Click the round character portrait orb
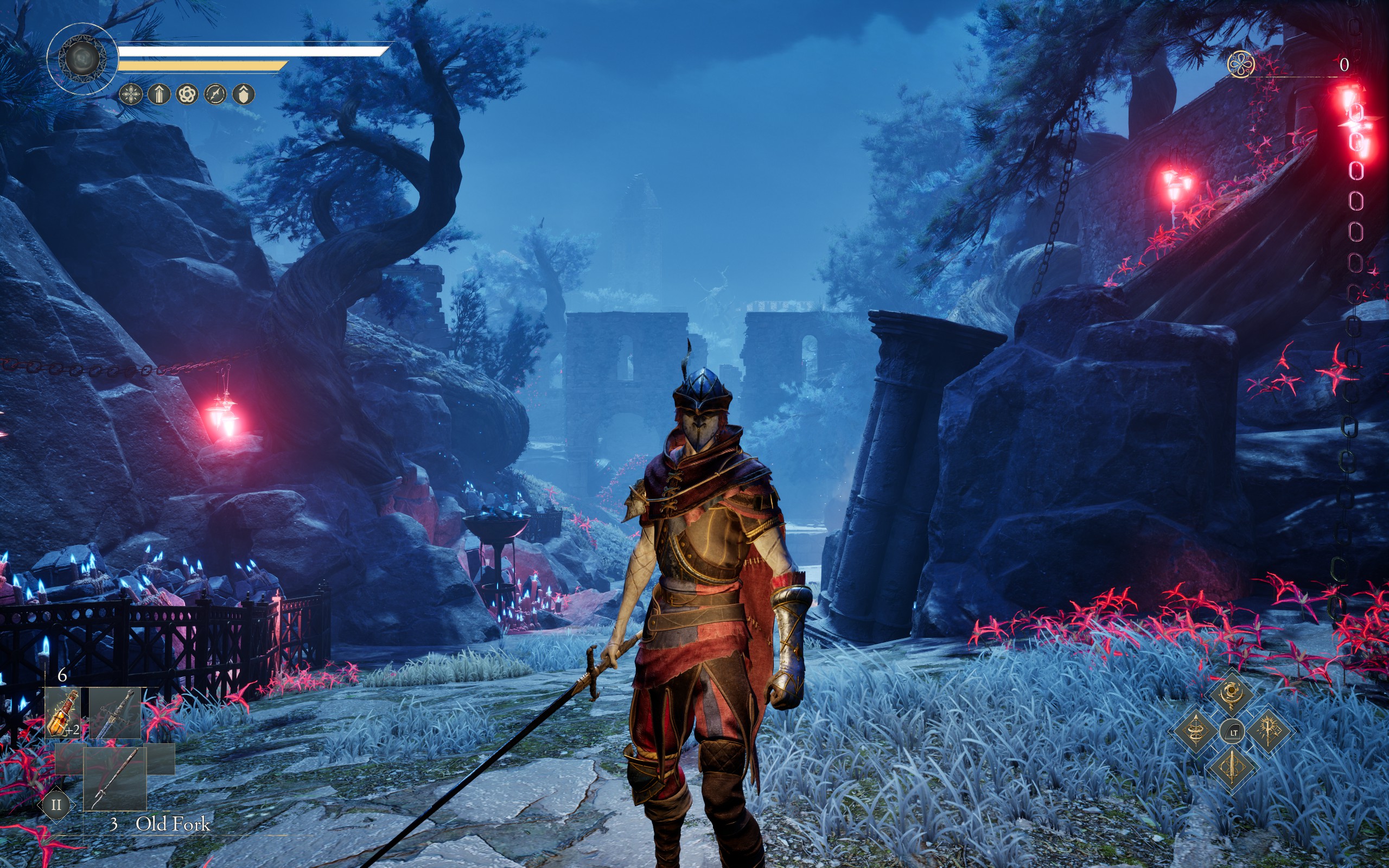 coord(82,59)
